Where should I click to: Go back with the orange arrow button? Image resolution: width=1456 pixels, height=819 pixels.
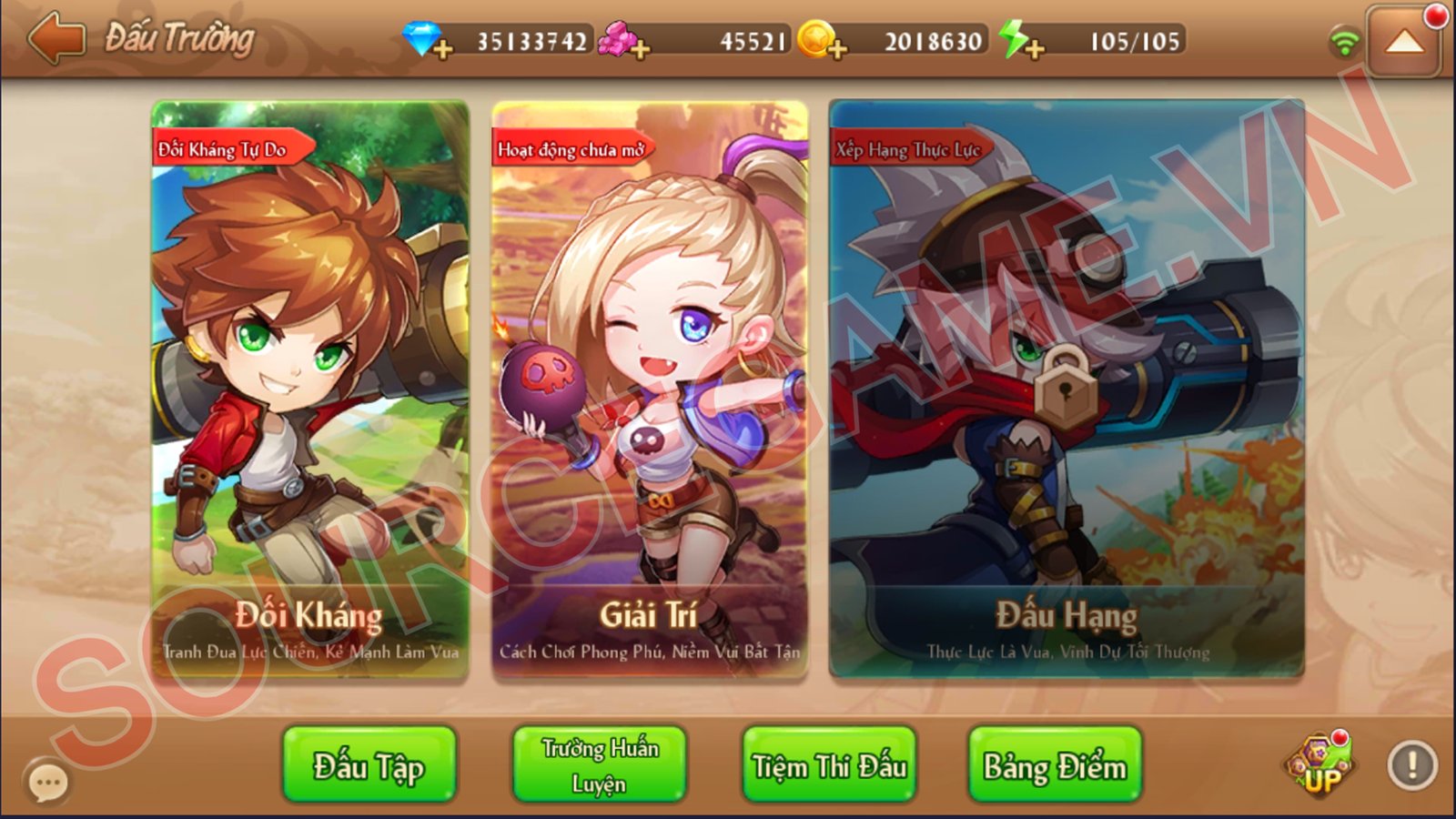[56, 39]
